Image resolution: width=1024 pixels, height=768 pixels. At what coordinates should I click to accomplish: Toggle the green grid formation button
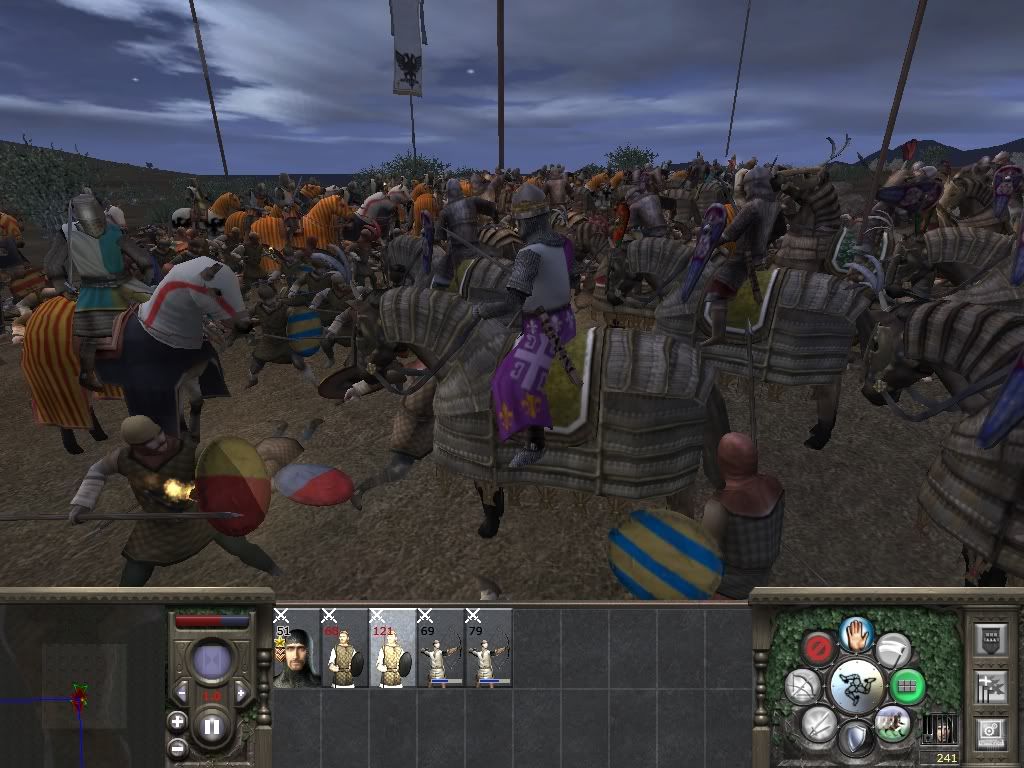click(x=908, y=686)
